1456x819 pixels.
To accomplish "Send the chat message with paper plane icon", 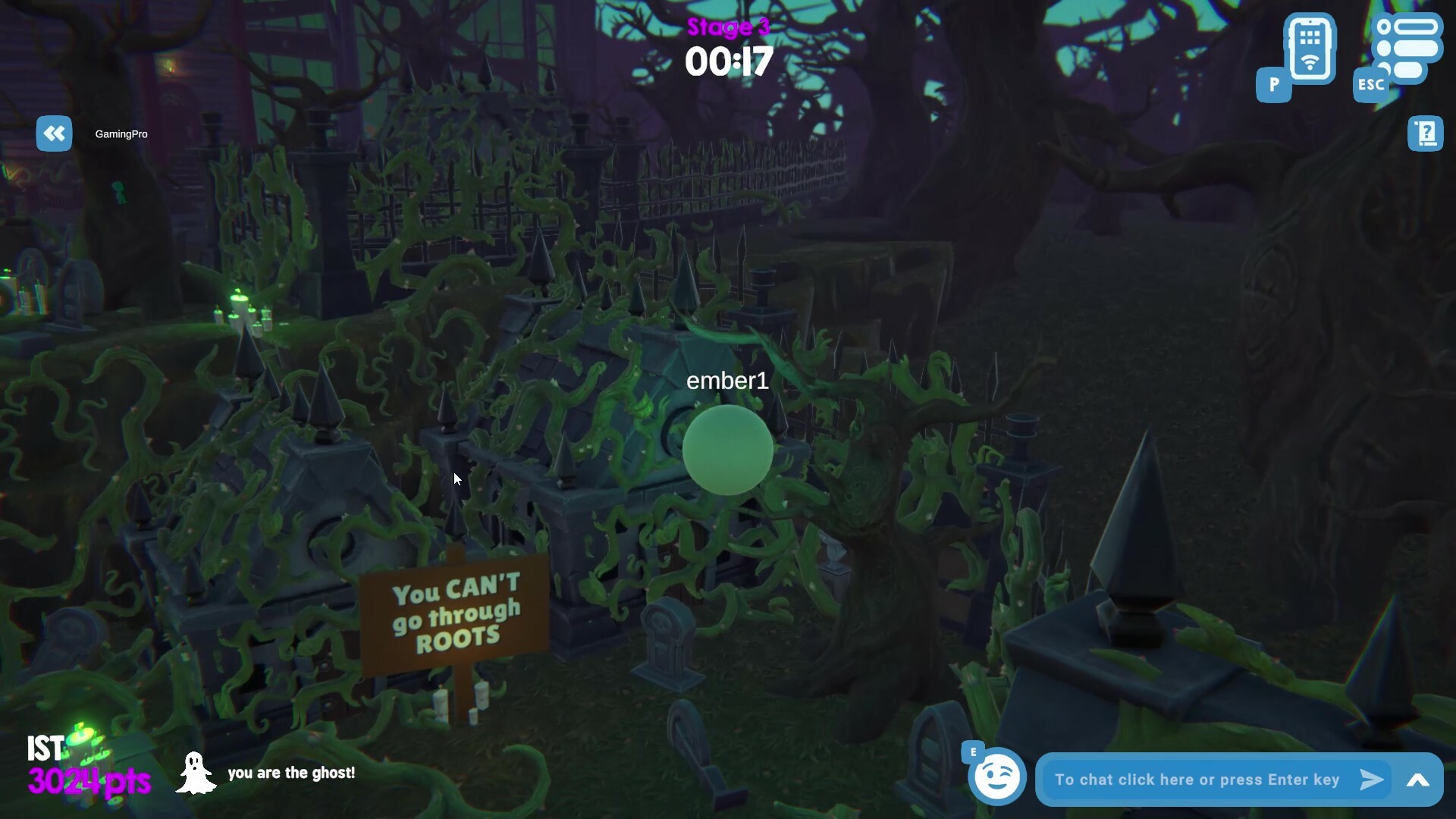I will pos(1370,779).
